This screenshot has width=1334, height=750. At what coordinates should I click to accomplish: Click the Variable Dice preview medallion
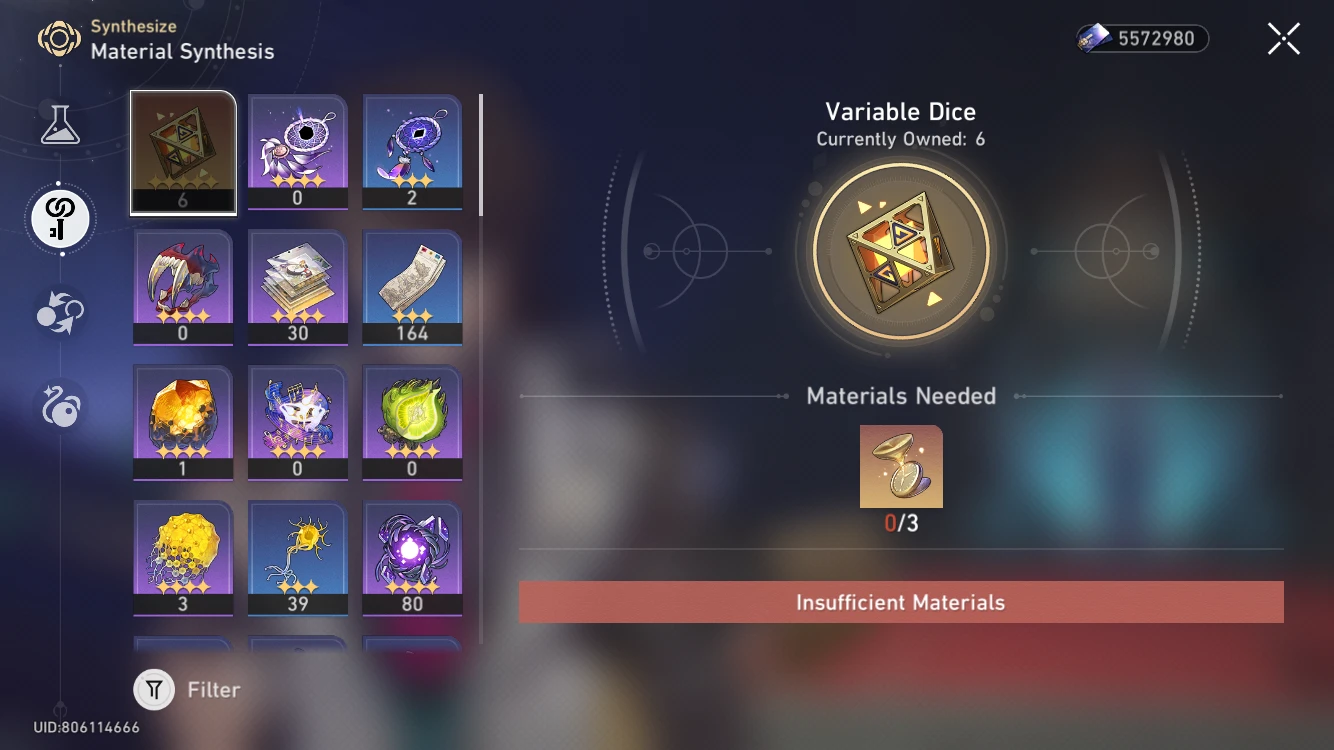(x=900, y=249)
